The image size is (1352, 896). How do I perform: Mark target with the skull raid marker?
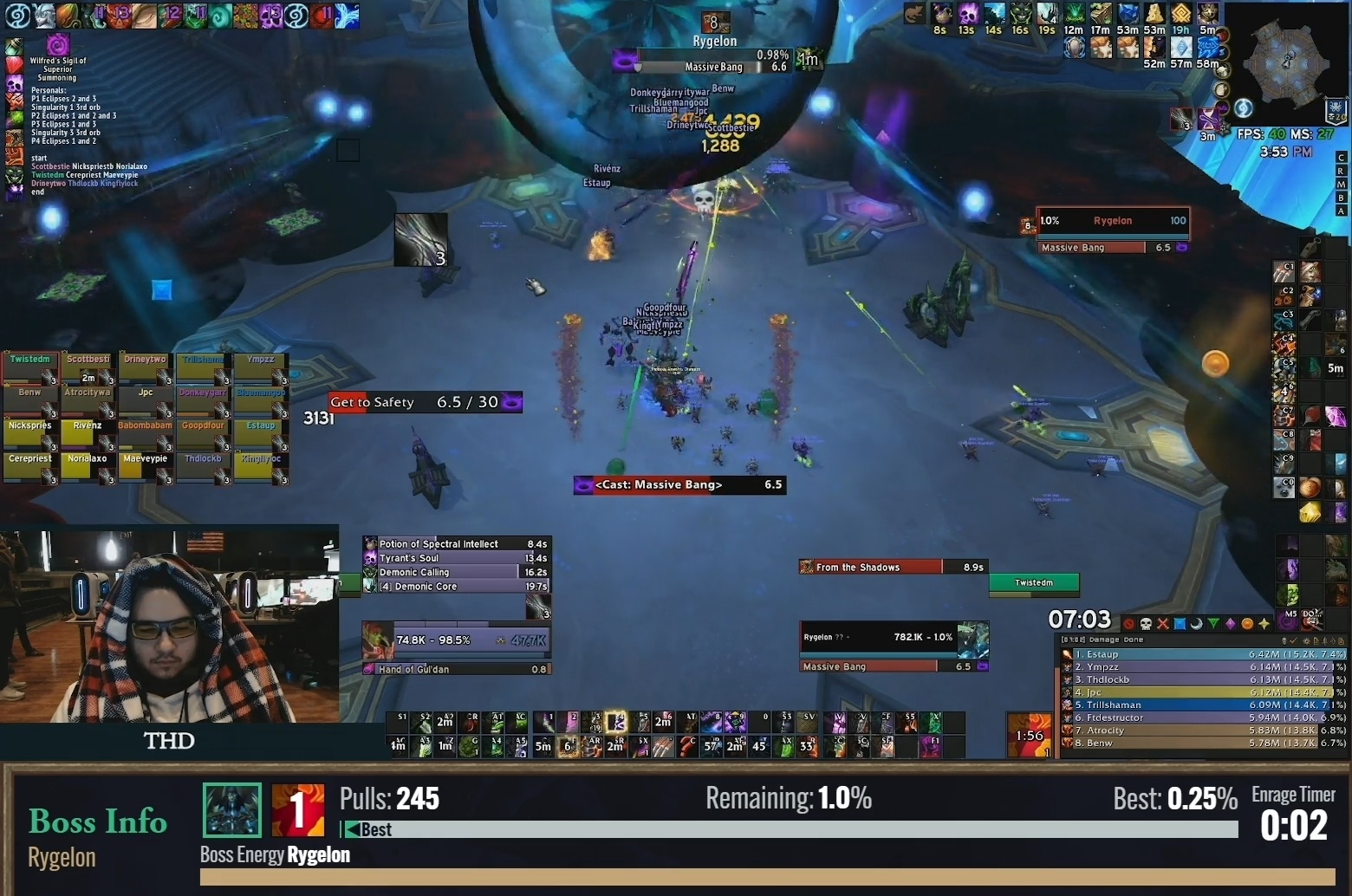1146,623
